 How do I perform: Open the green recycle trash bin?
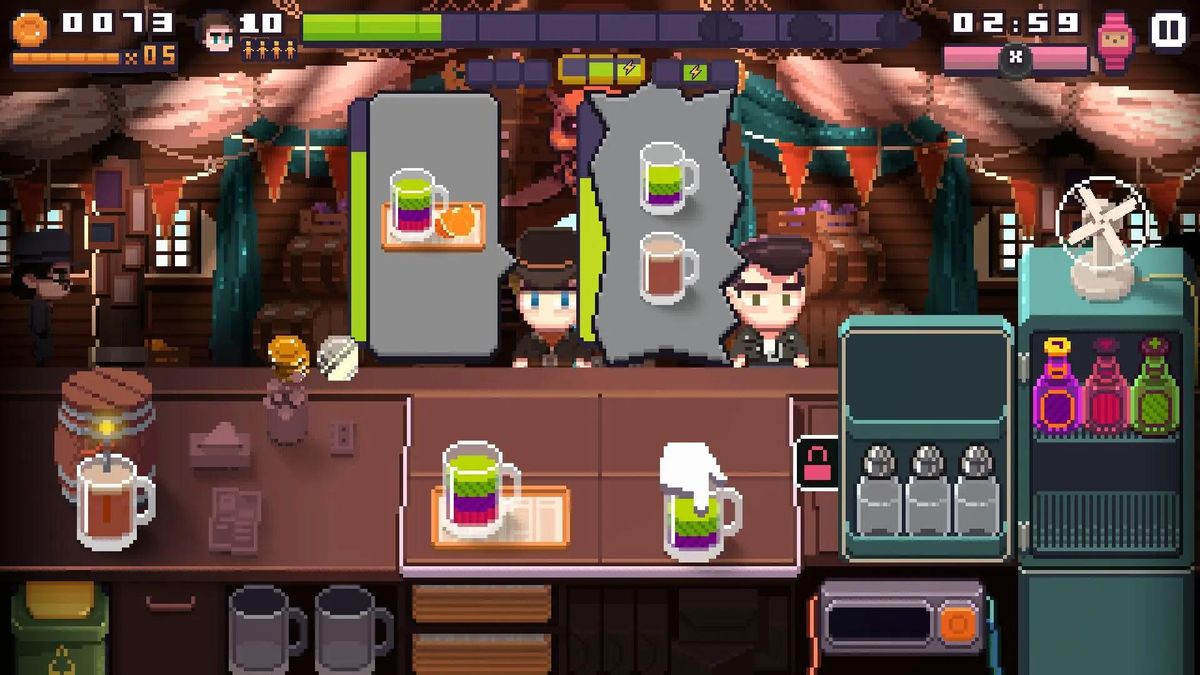(59, 627)
